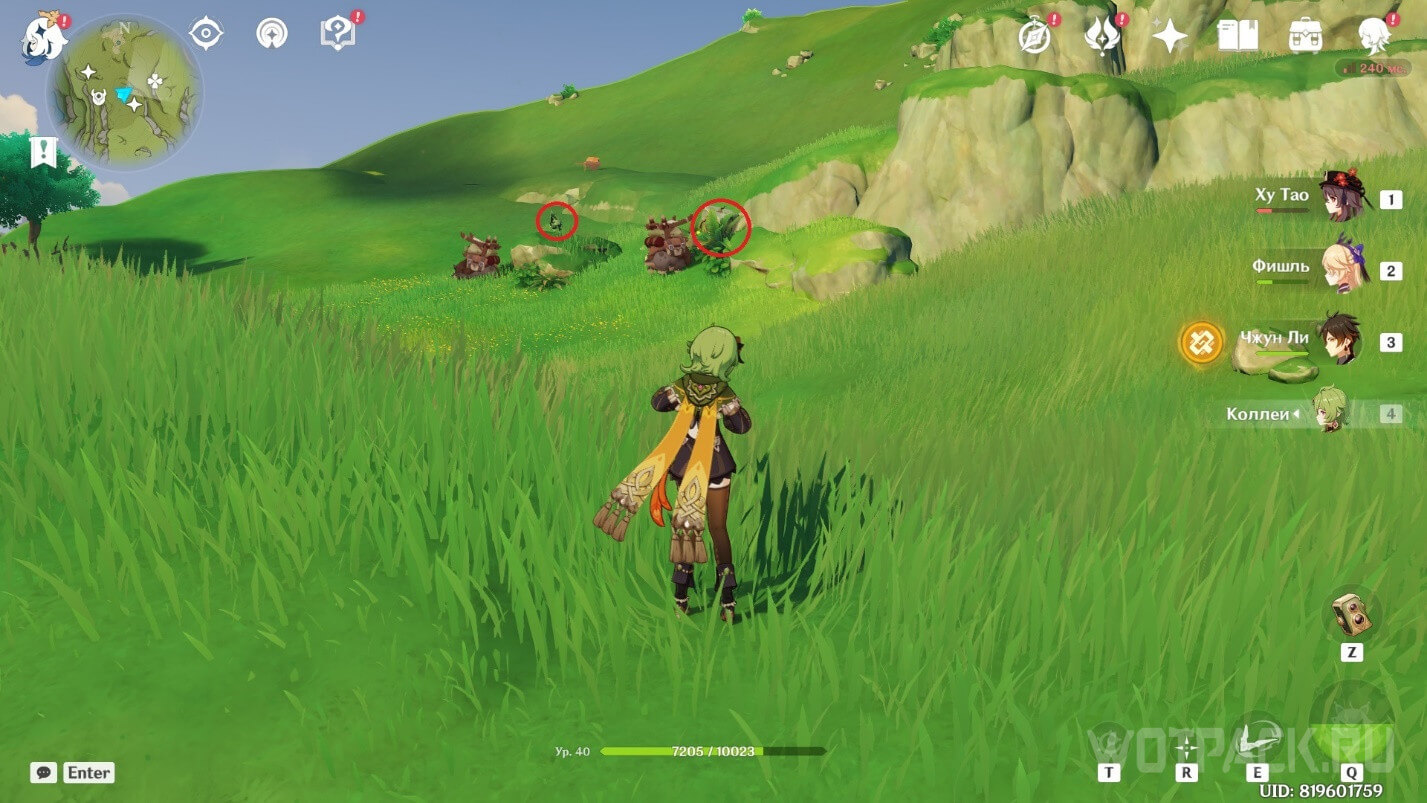Click the crosshair aiming mode icon

point(1186,747)
